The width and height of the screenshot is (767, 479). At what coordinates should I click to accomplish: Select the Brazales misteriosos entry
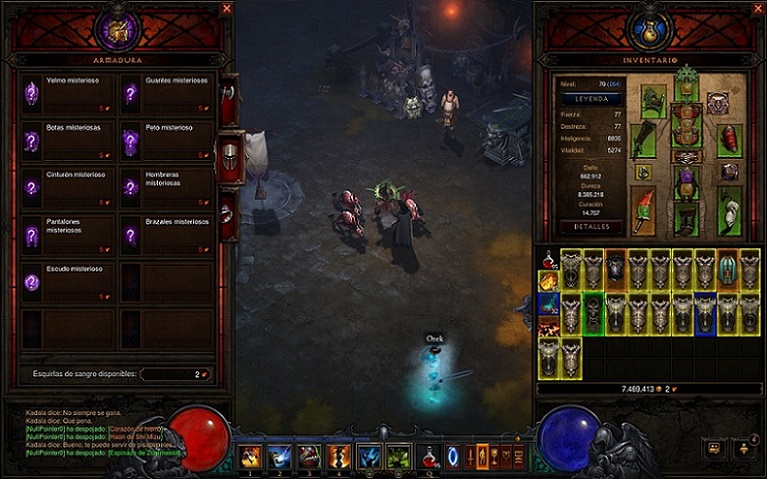tap(166, 235)
